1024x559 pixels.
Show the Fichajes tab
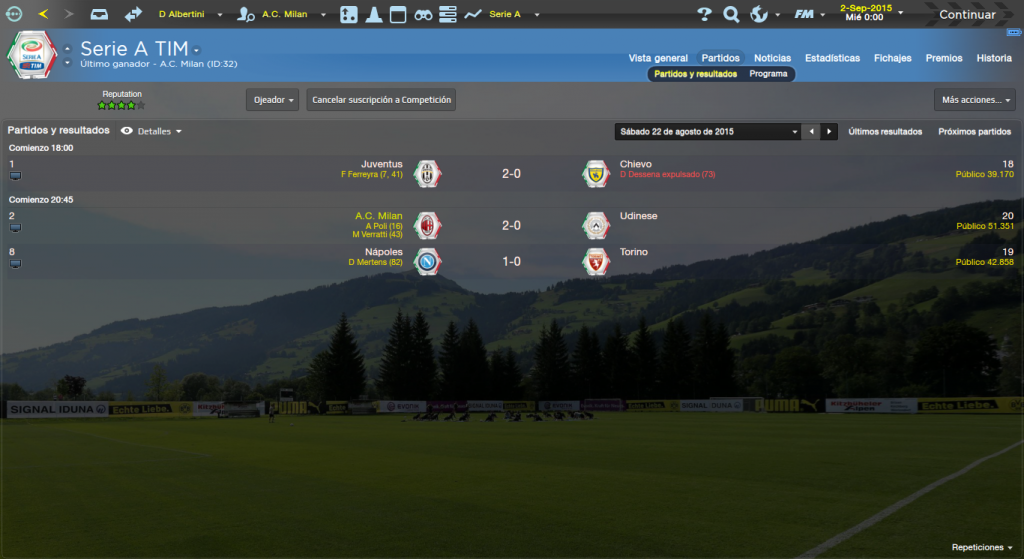point(892,58)
